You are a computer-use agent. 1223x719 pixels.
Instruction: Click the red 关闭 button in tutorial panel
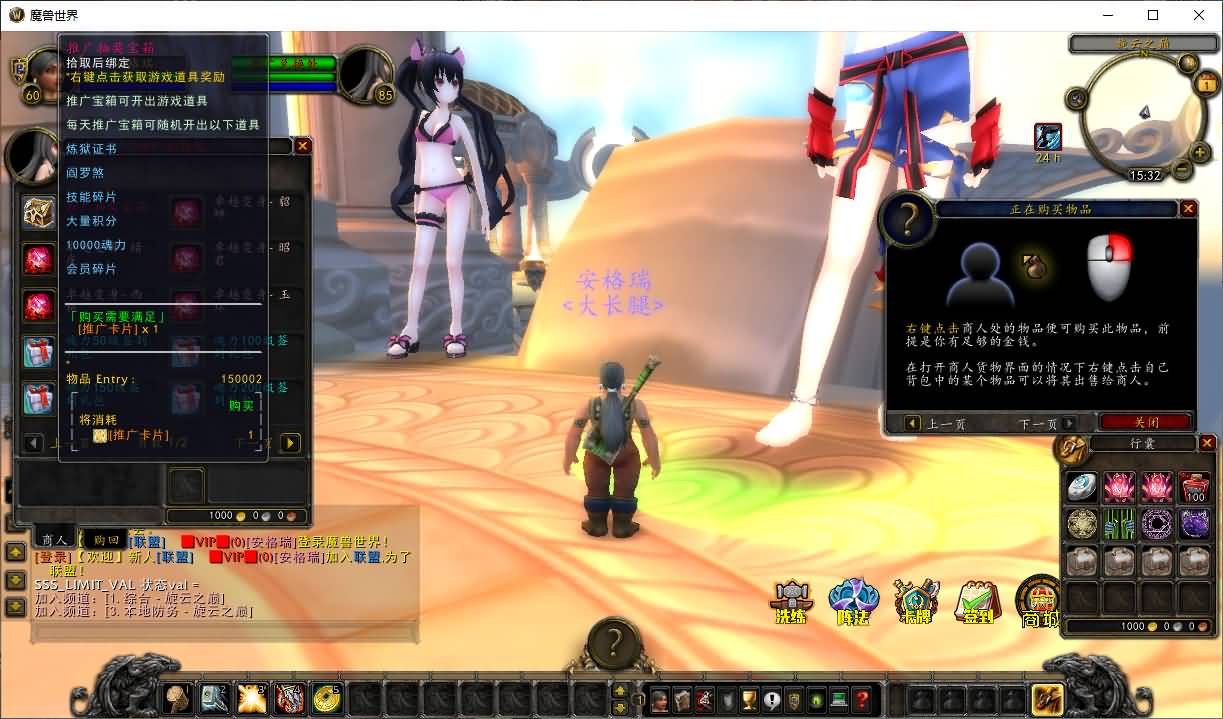click(1145, 423)
